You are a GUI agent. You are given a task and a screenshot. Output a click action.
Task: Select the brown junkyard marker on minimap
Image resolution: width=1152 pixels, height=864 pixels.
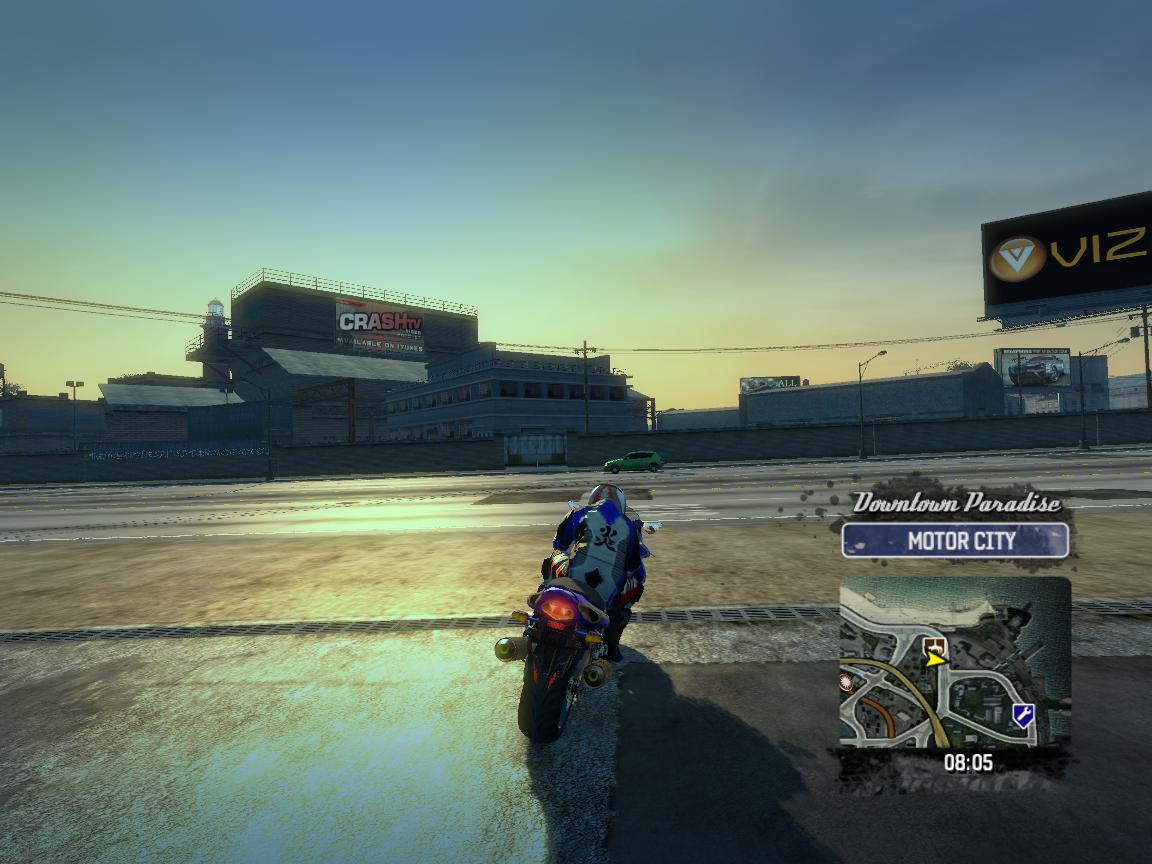932,644
